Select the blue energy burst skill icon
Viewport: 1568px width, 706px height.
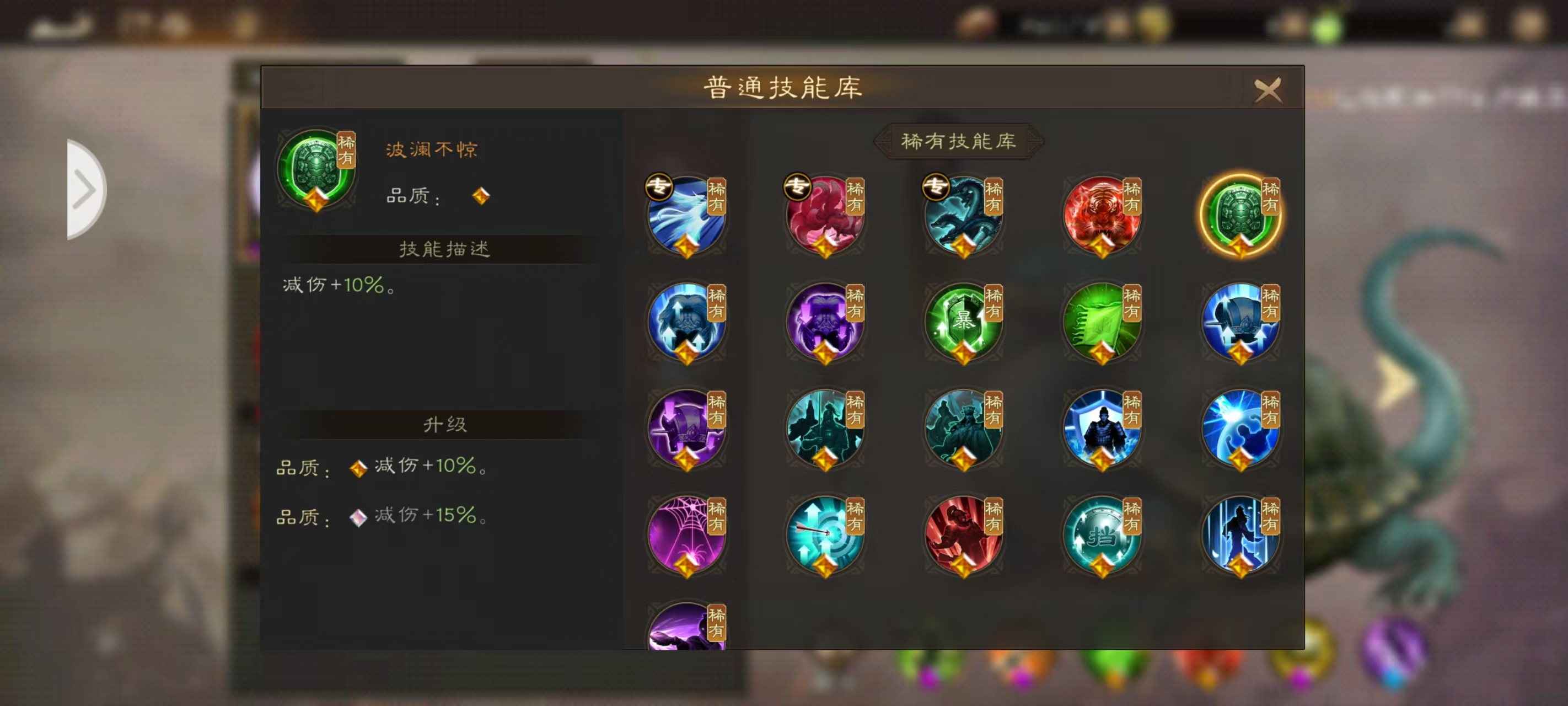(1242, 430)
